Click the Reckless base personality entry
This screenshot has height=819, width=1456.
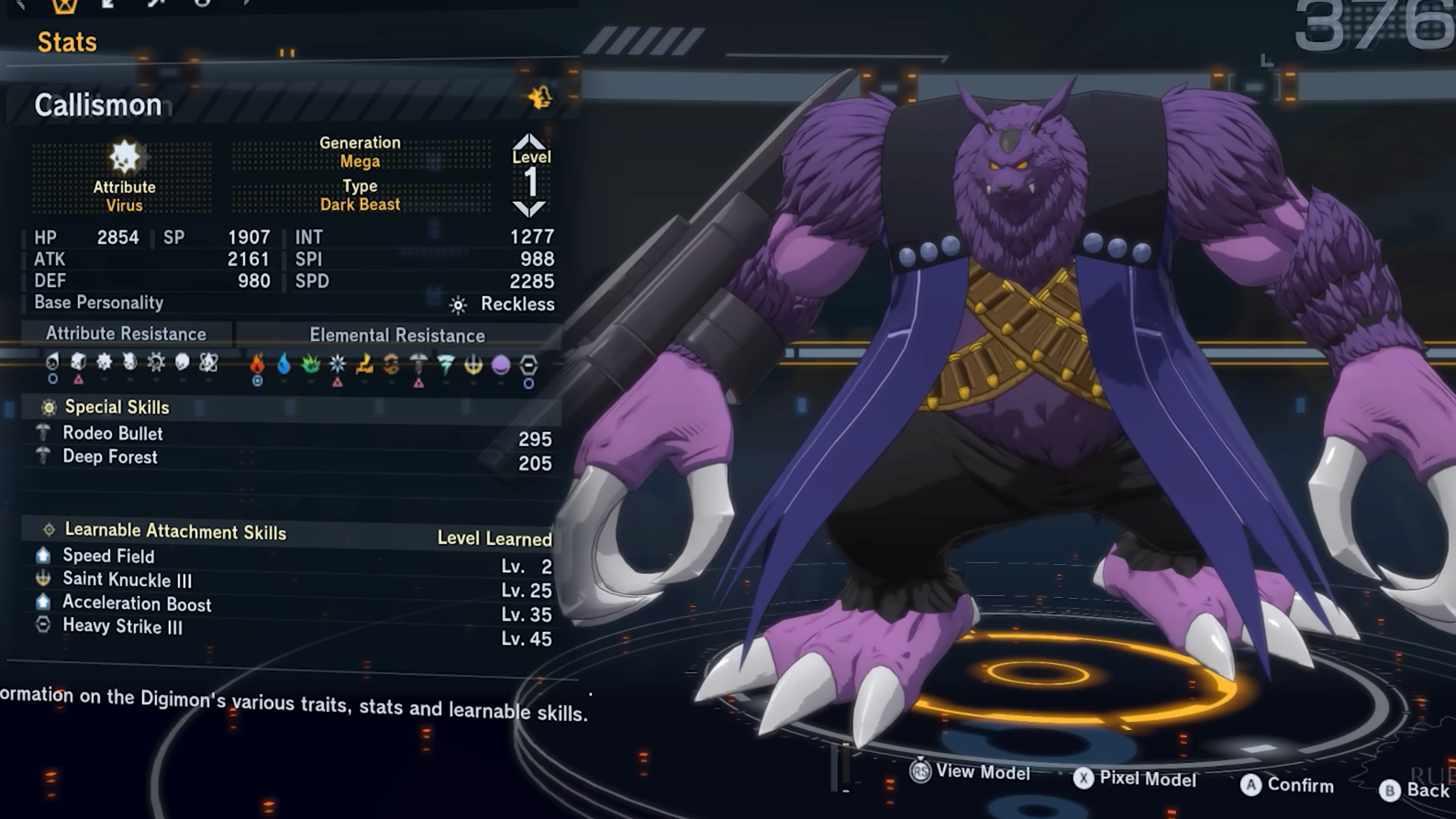505,304
